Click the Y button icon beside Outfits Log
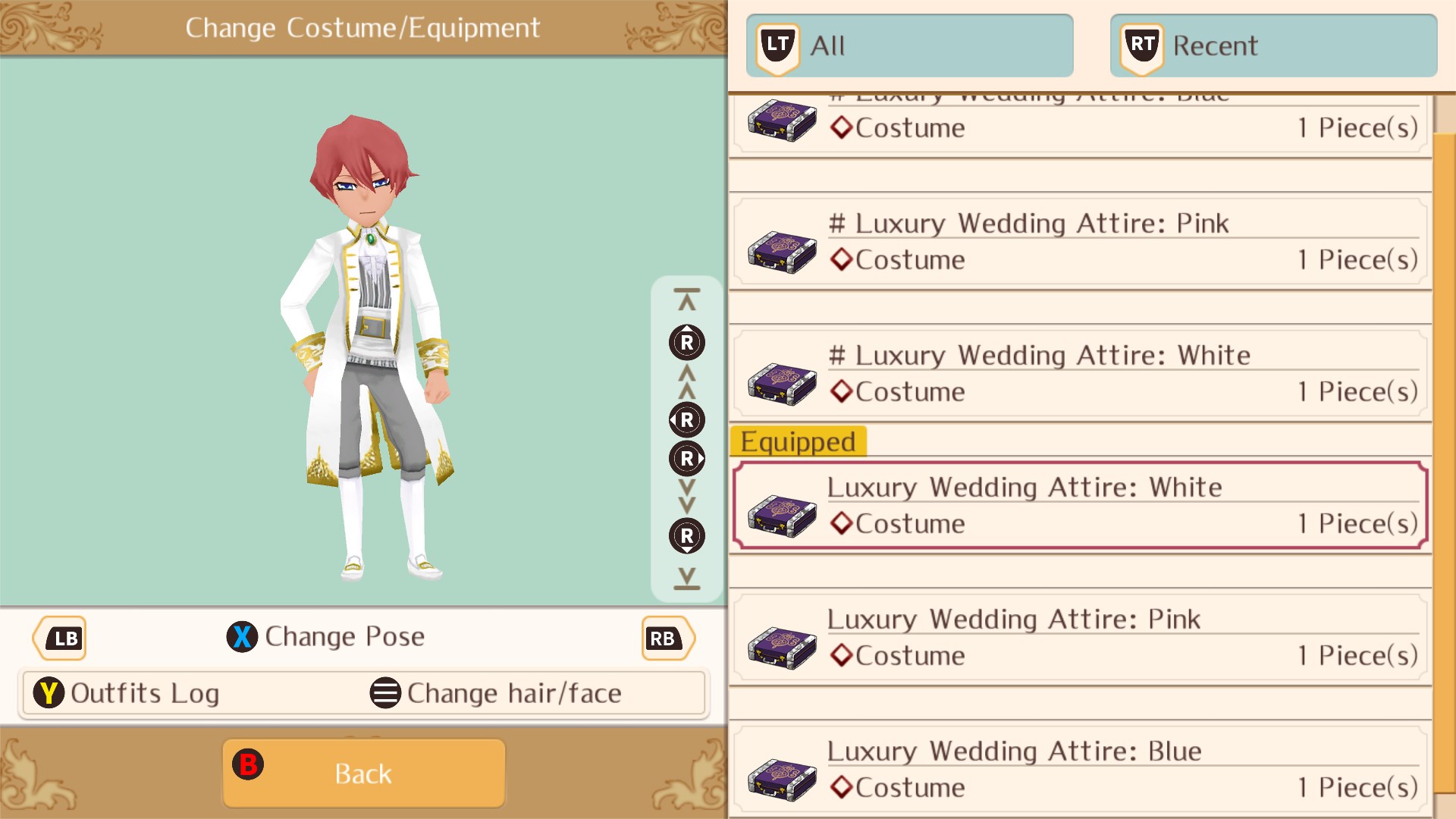Screen dimensions: 1456x819 click(x=49, y=692)
